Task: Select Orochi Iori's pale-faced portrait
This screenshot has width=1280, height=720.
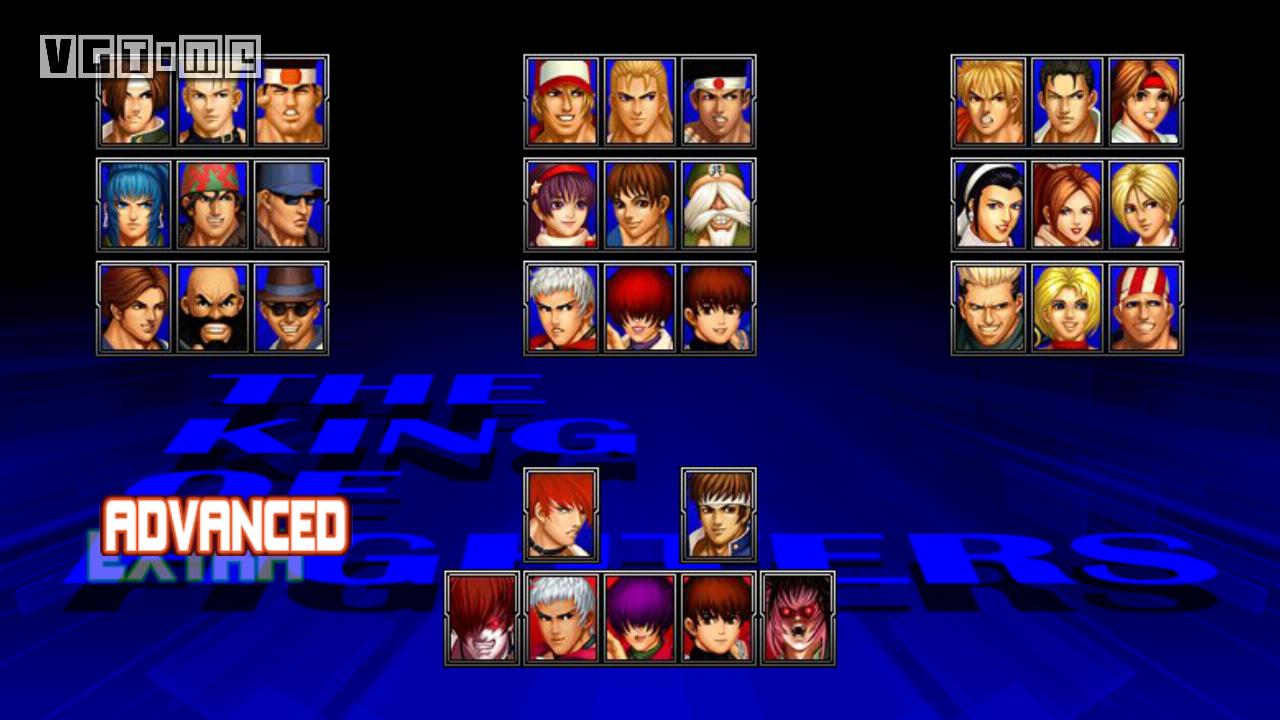Action: click(483, 618)
